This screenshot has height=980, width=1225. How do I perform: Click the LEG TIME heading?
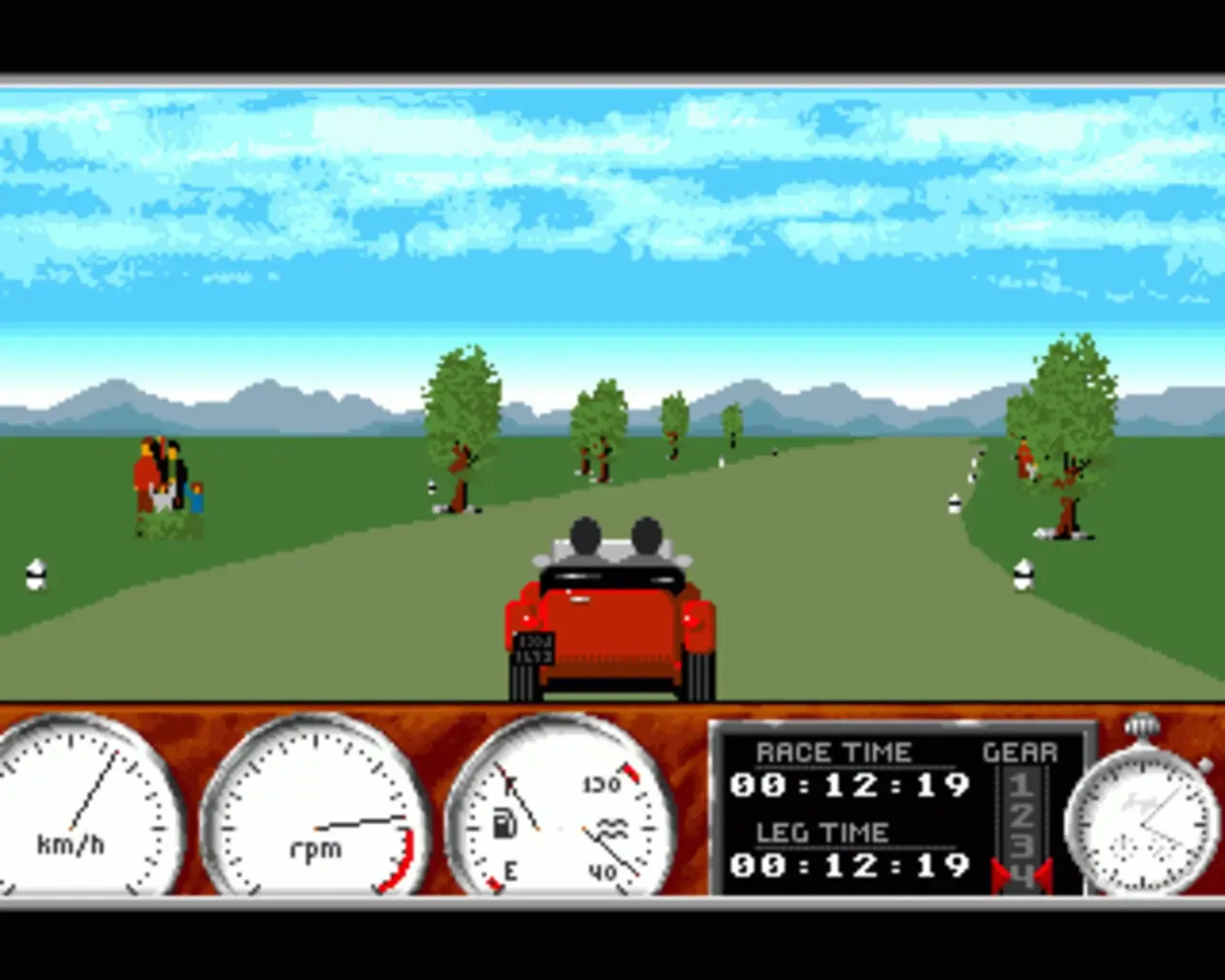point(823,830)
